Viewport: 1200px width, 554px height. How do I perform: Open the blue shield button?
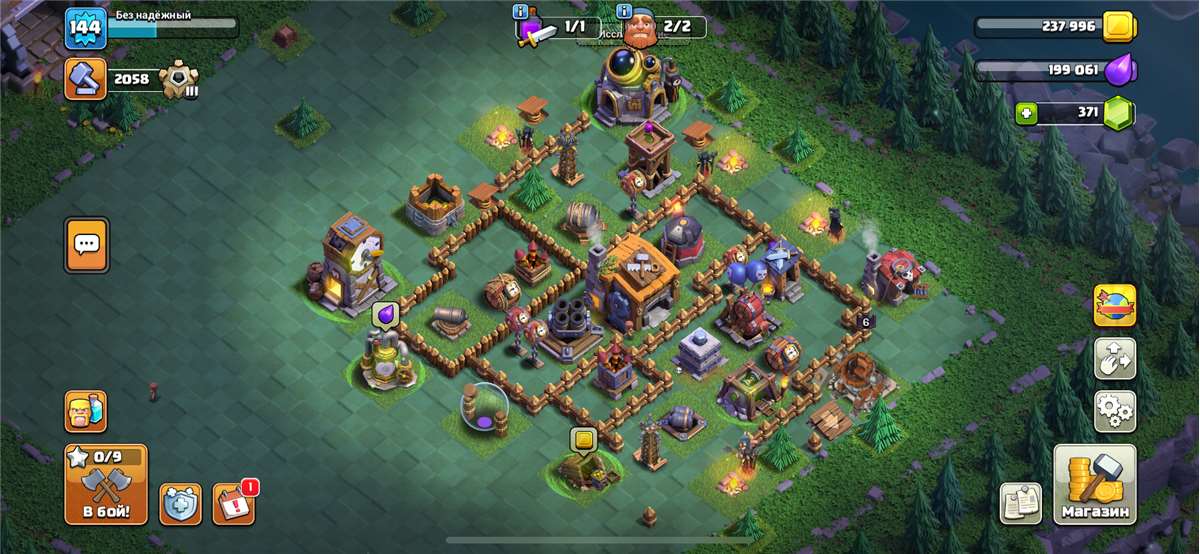pyautogui.click(x=180, y=504)
